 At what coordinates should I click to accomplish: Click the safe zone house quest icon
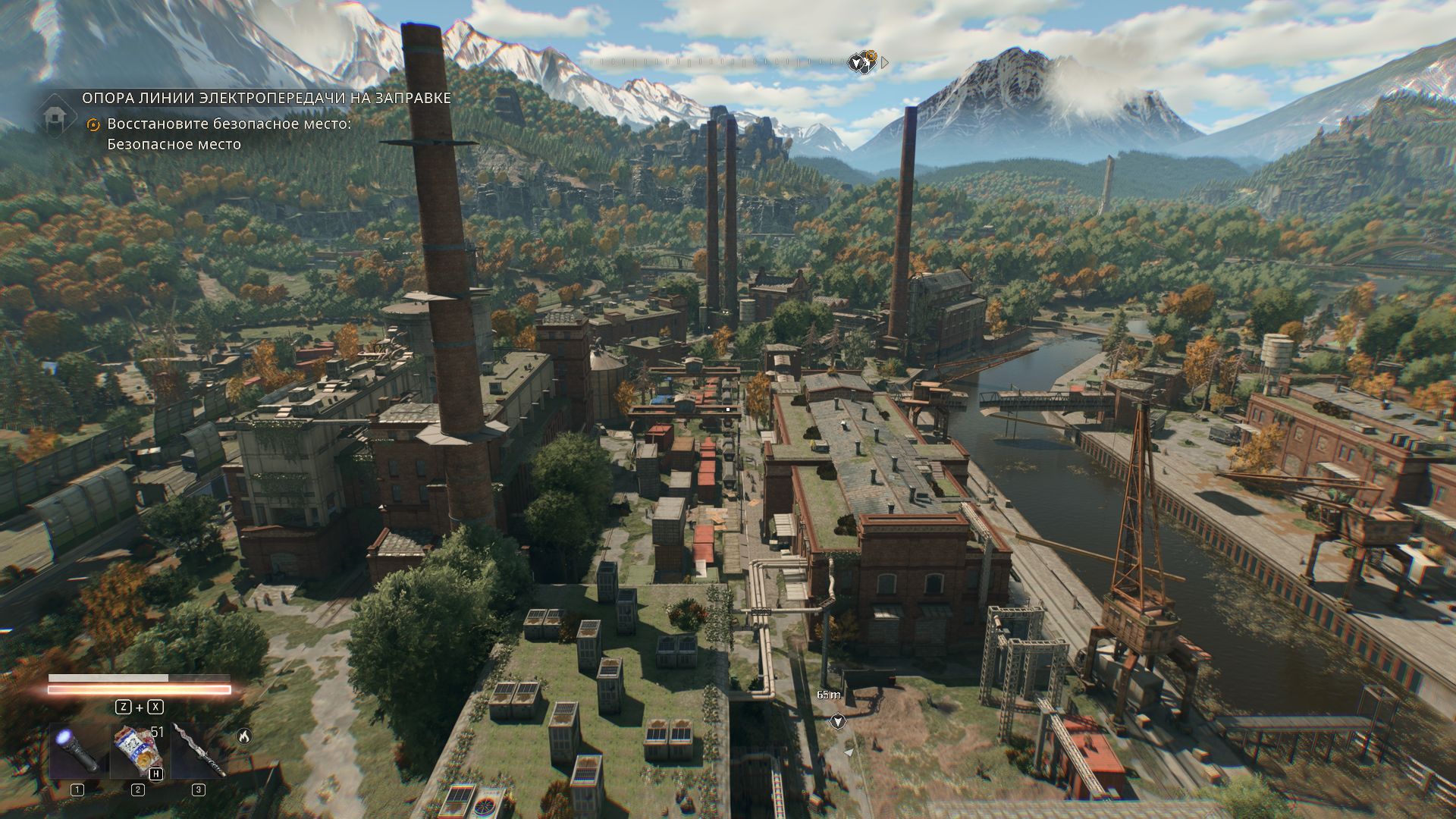click(55, 118)
